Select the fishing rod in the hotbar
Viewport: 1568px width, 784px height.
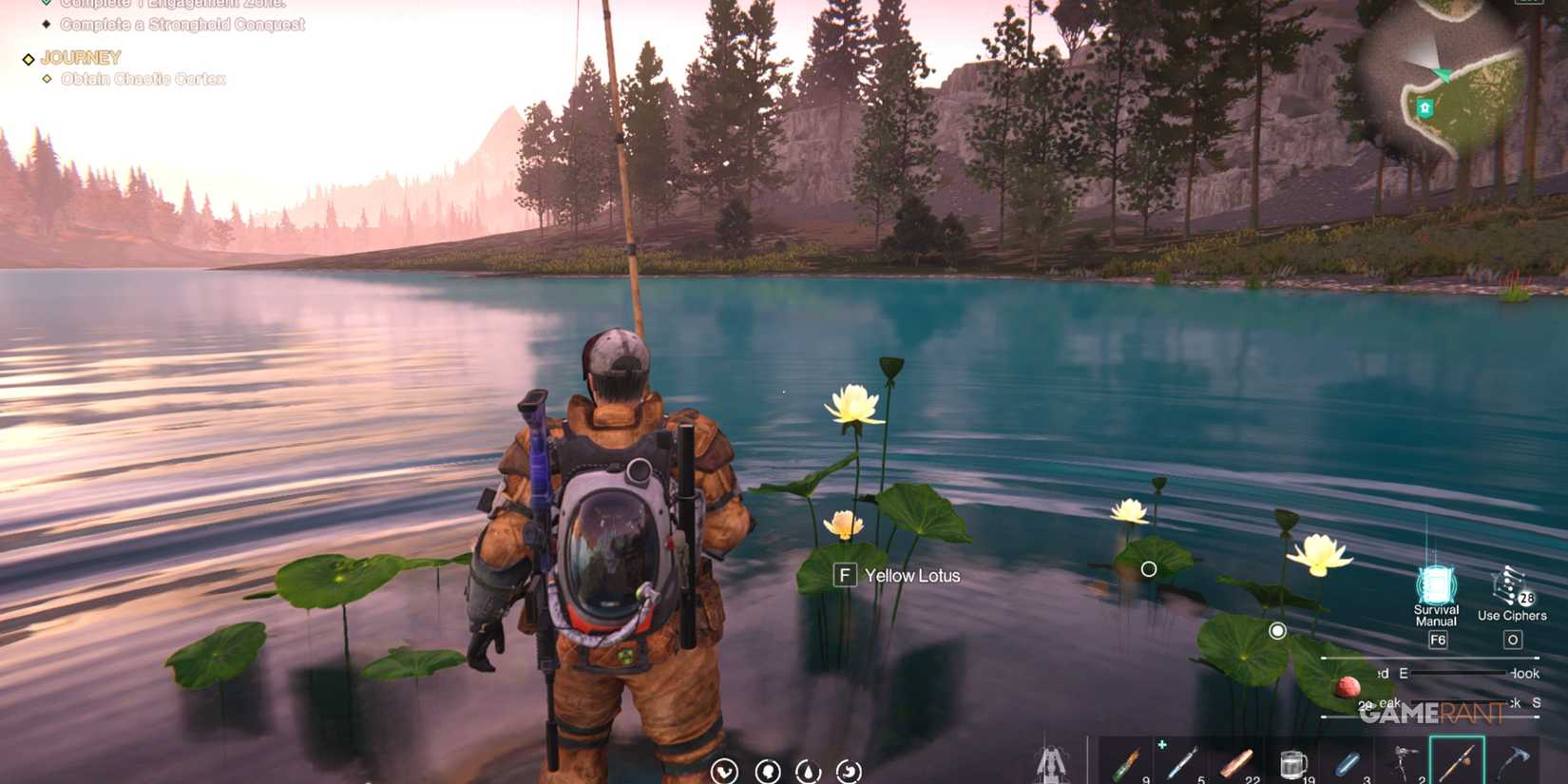(x=1457, y=760)
